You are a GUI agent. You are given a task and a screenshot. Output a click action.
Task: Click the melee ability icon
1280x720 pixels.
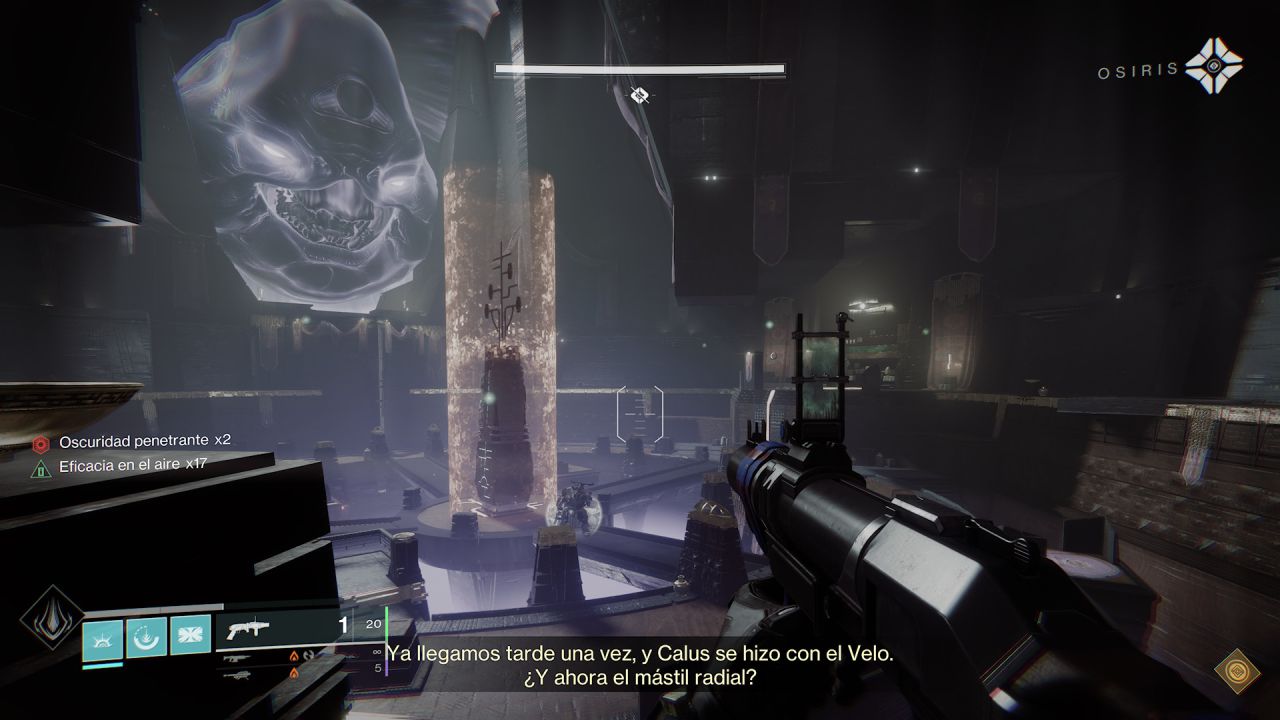190,634
